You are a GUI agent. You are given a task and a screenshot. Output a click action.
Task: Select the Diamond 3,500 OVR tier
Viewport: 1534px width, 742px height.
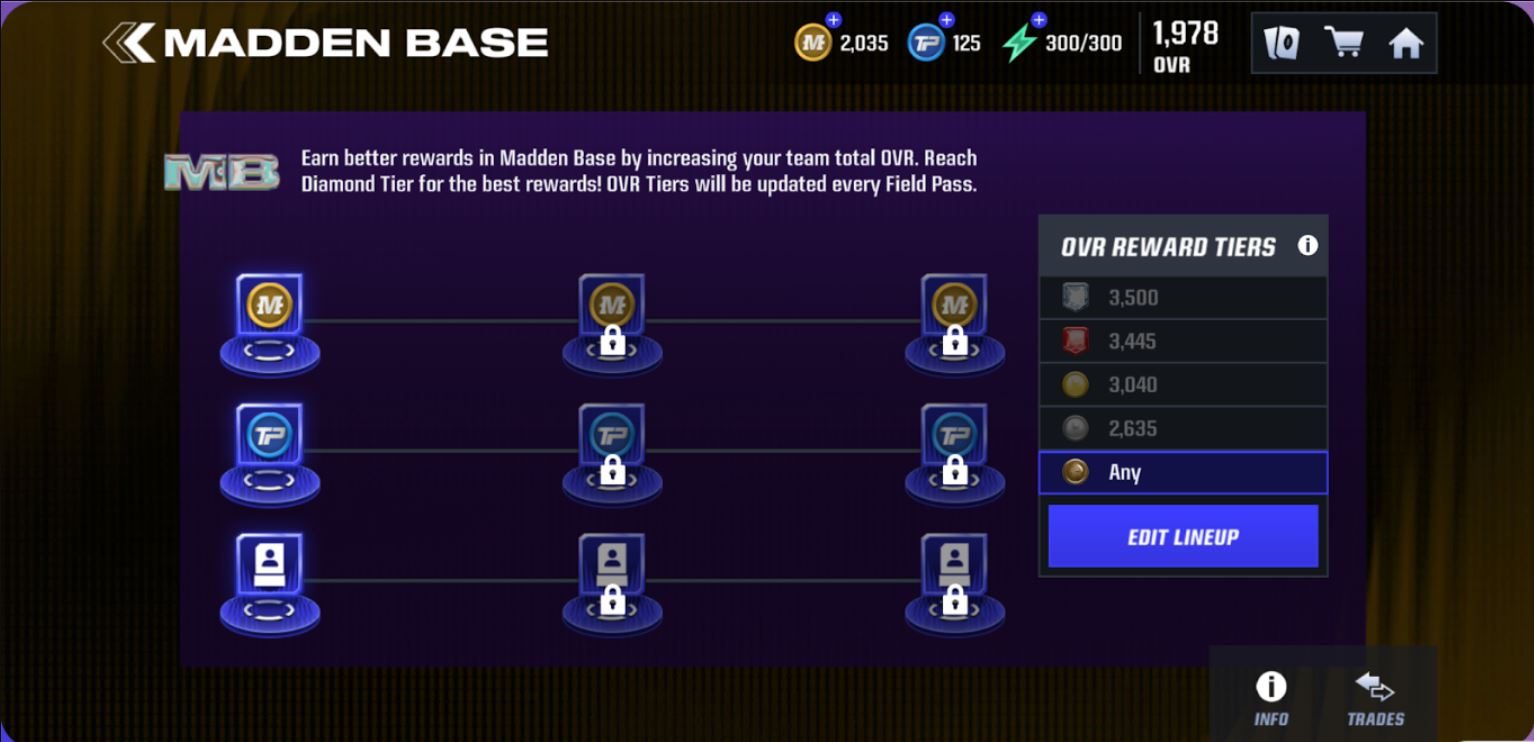pos(1183,296)
